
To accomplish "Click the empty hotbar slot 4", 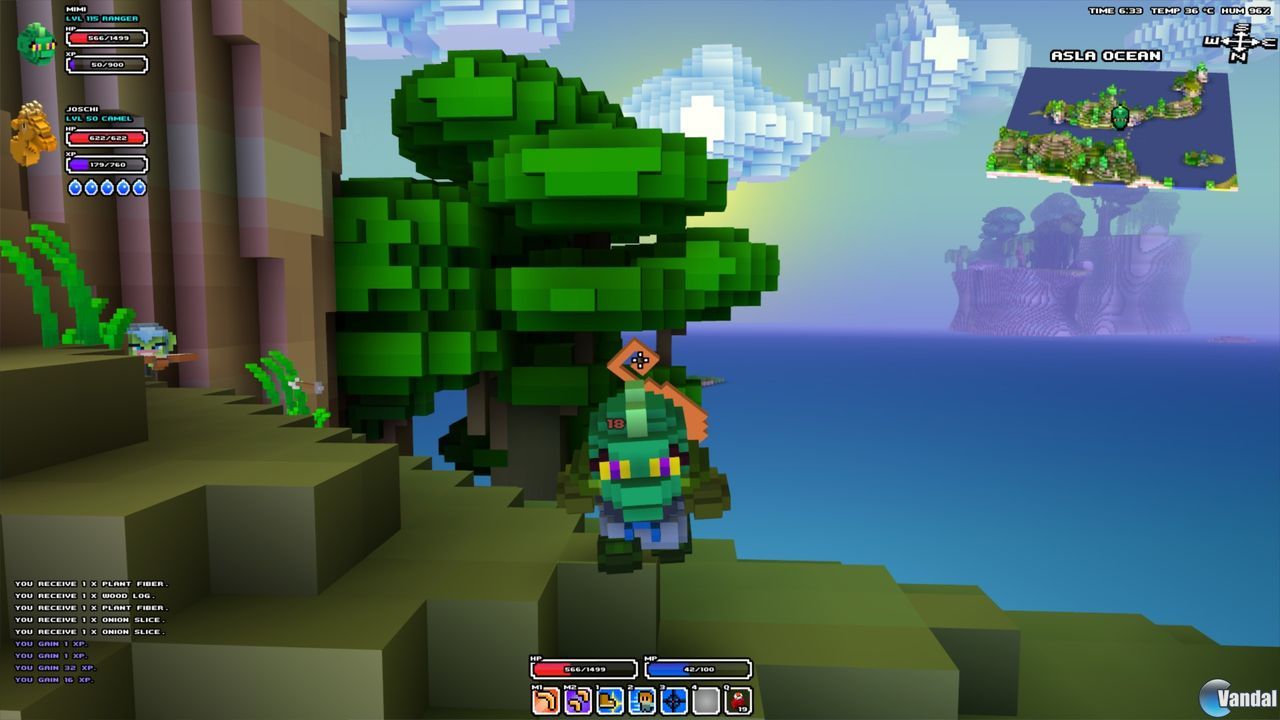I will click(x=704, y=701).
